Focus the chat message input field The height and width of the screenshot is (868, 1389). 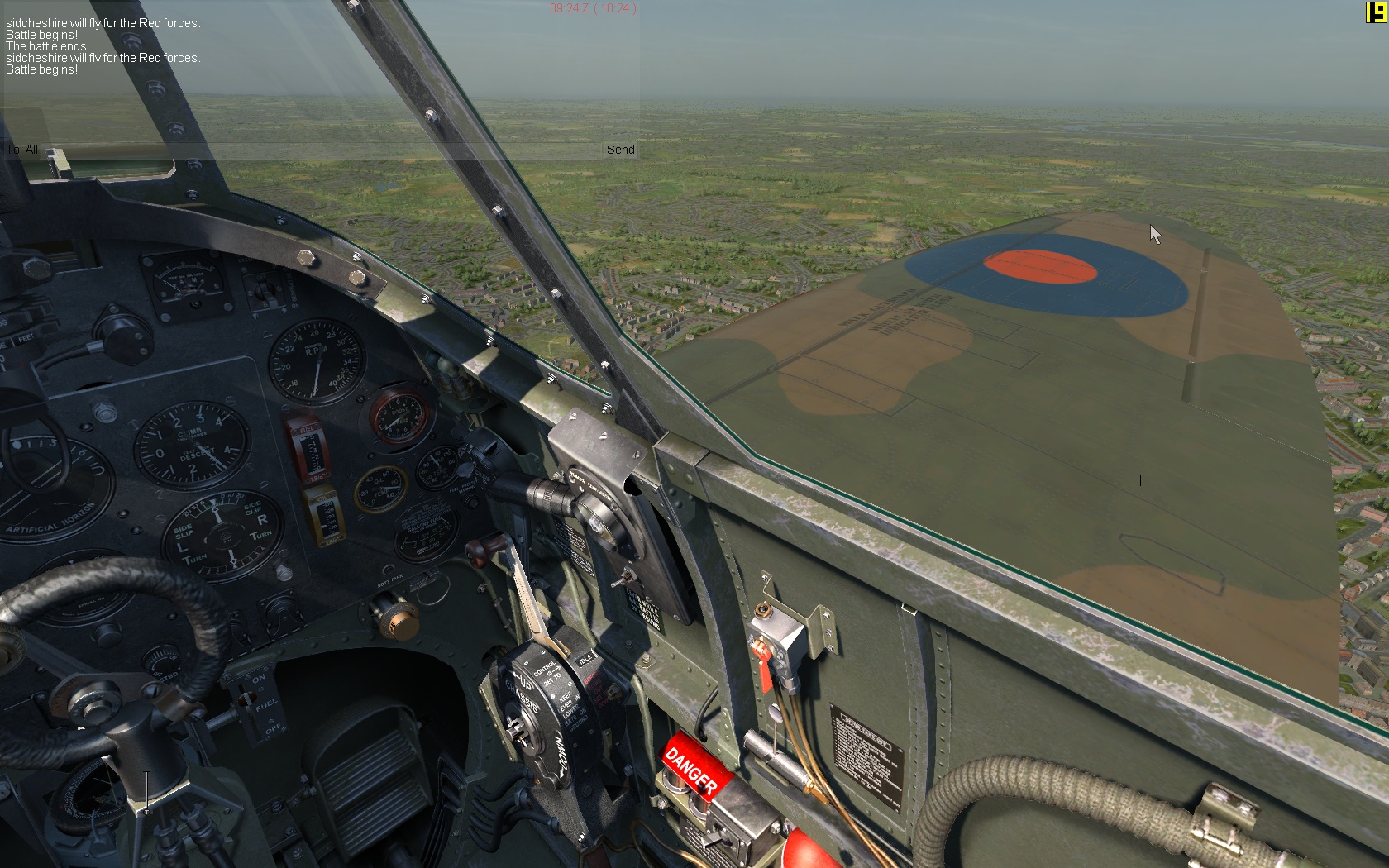(322, 150)
